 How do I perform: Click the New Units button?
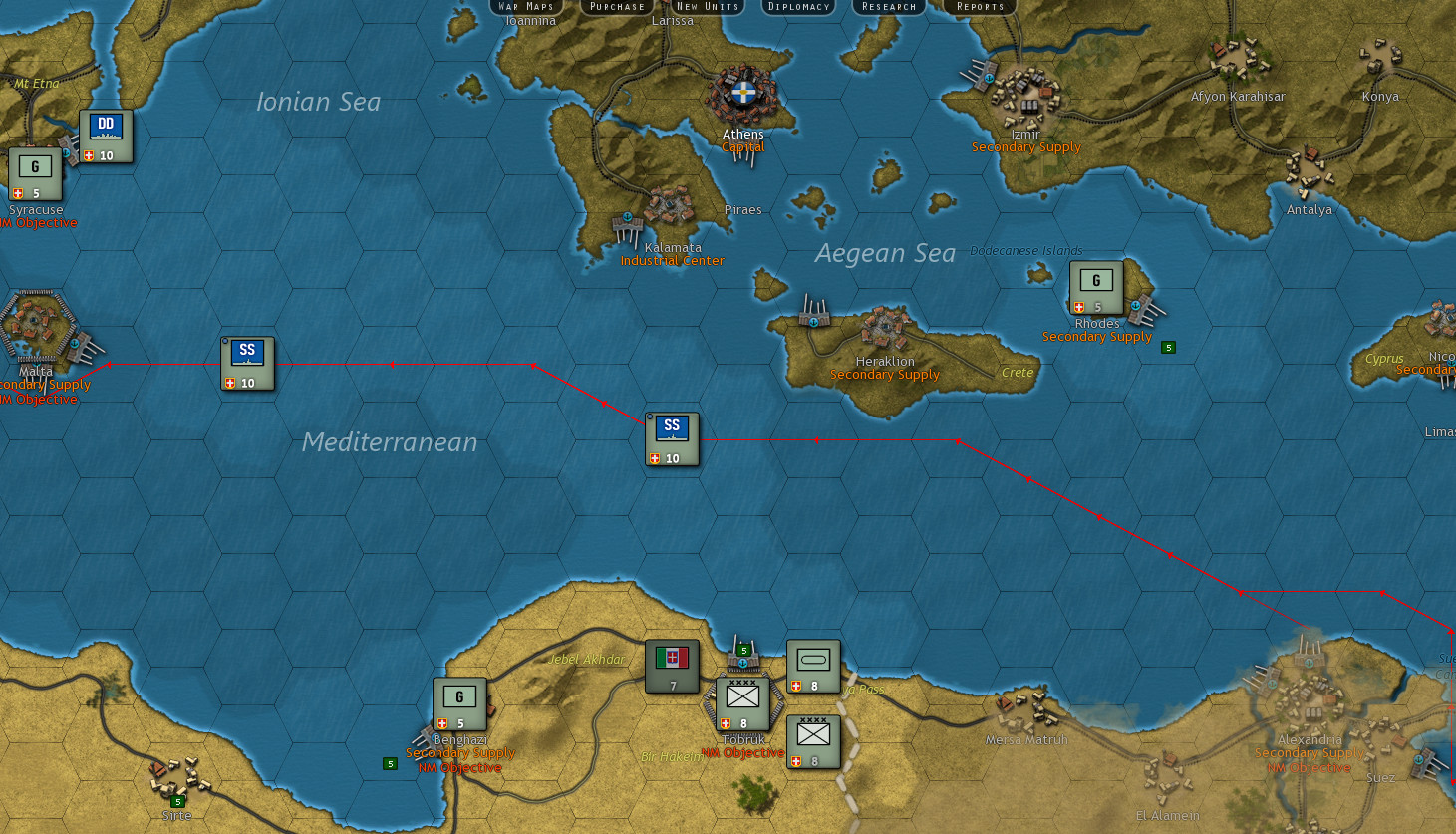click(708, 6)
